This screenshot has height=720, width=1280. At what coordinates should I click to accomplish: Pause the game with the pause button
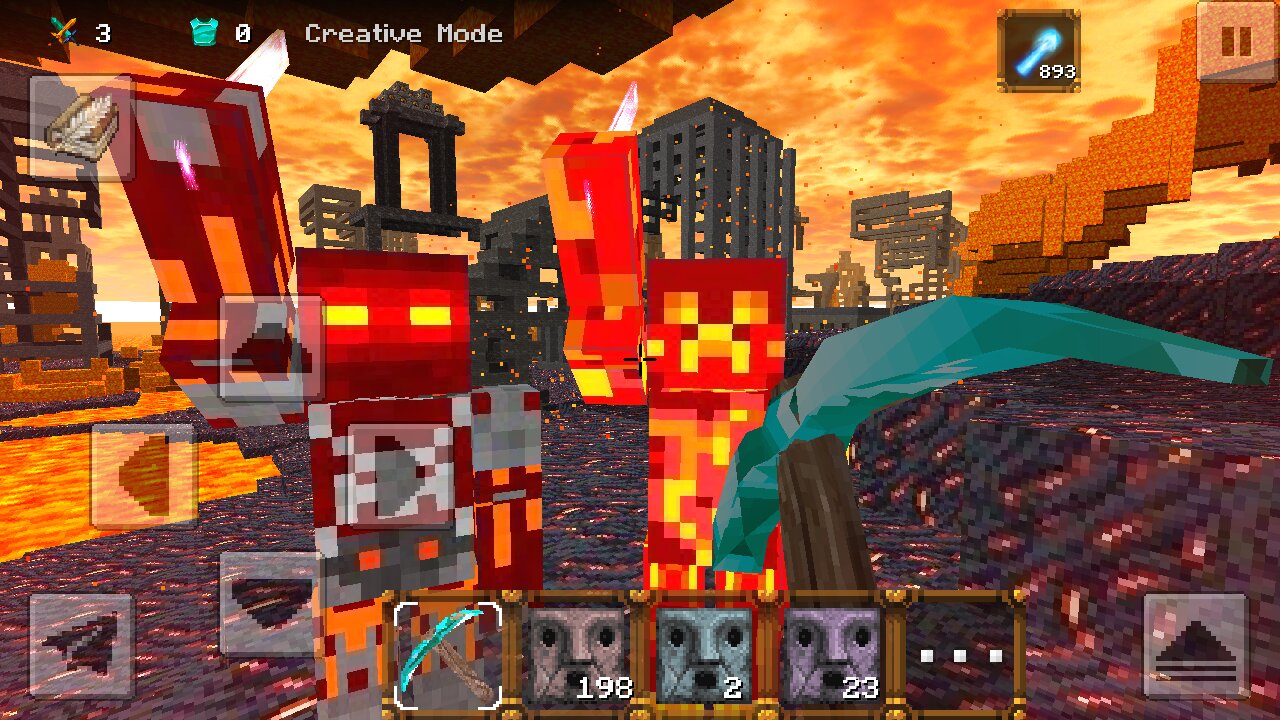1237,41
